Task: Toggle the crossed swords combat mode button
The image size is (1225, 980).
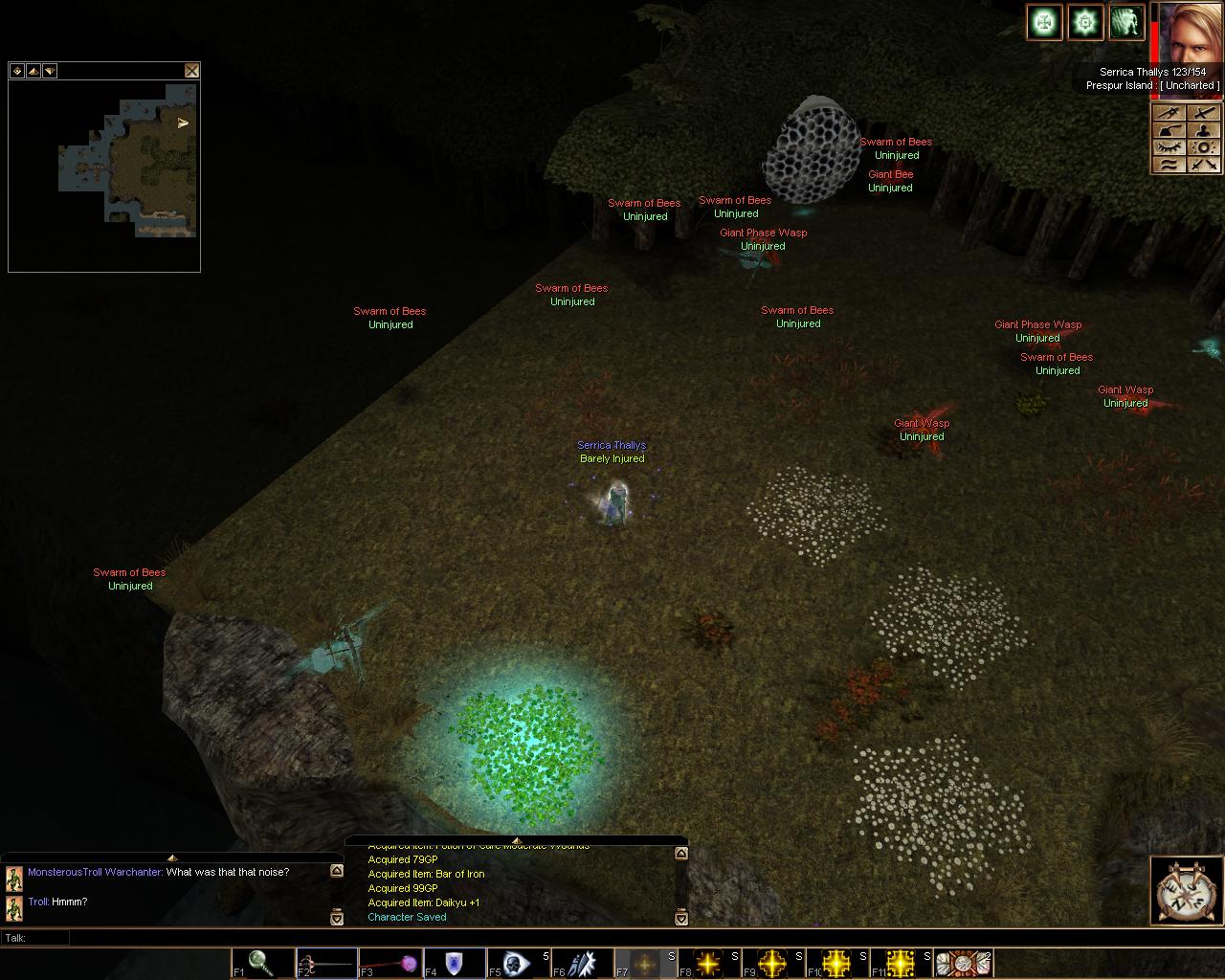Action: (1204, 165)
